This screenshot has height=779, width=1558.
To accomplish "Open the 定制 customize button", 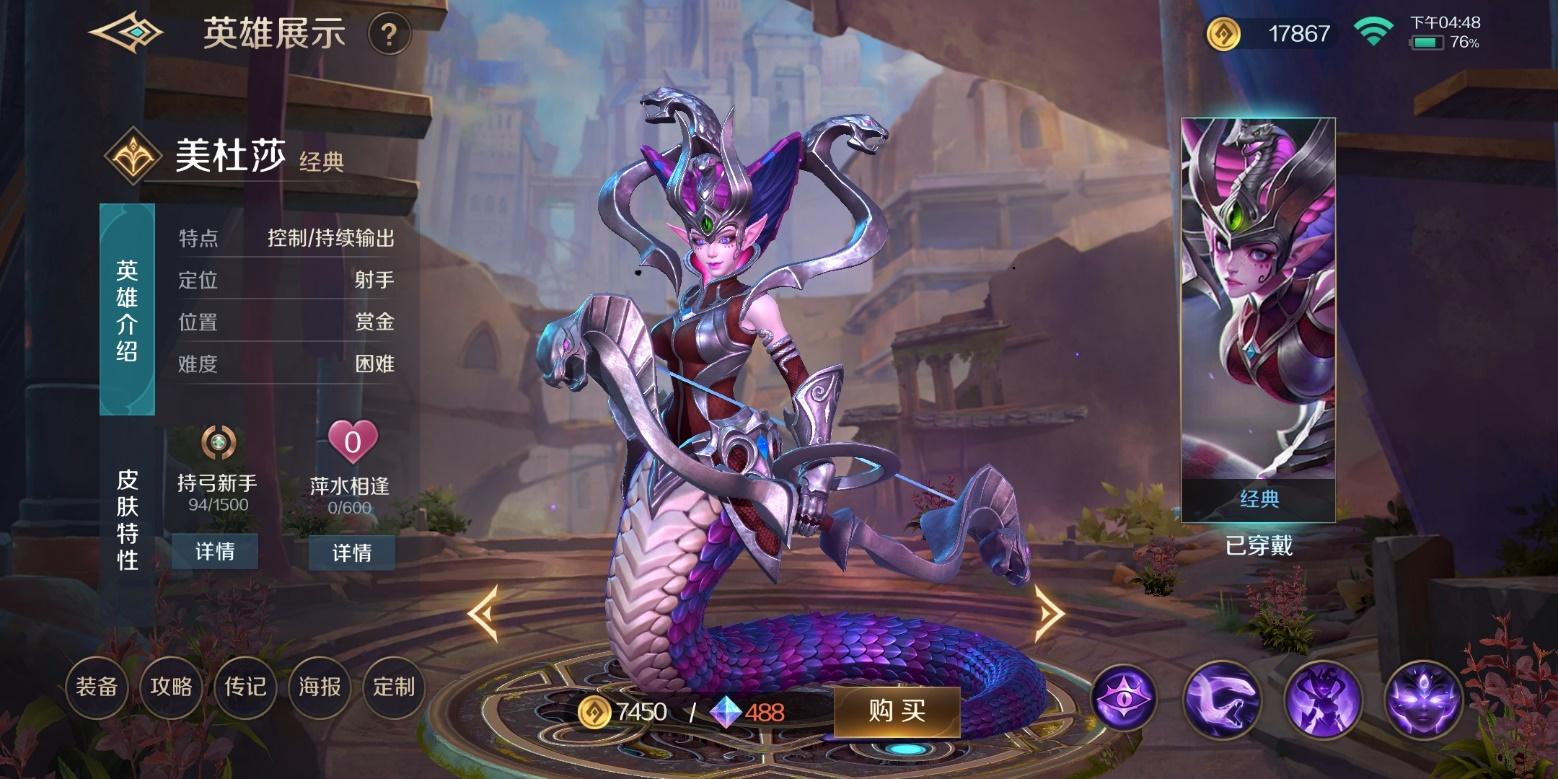I will pyautogui.click(x=394, y=687).
